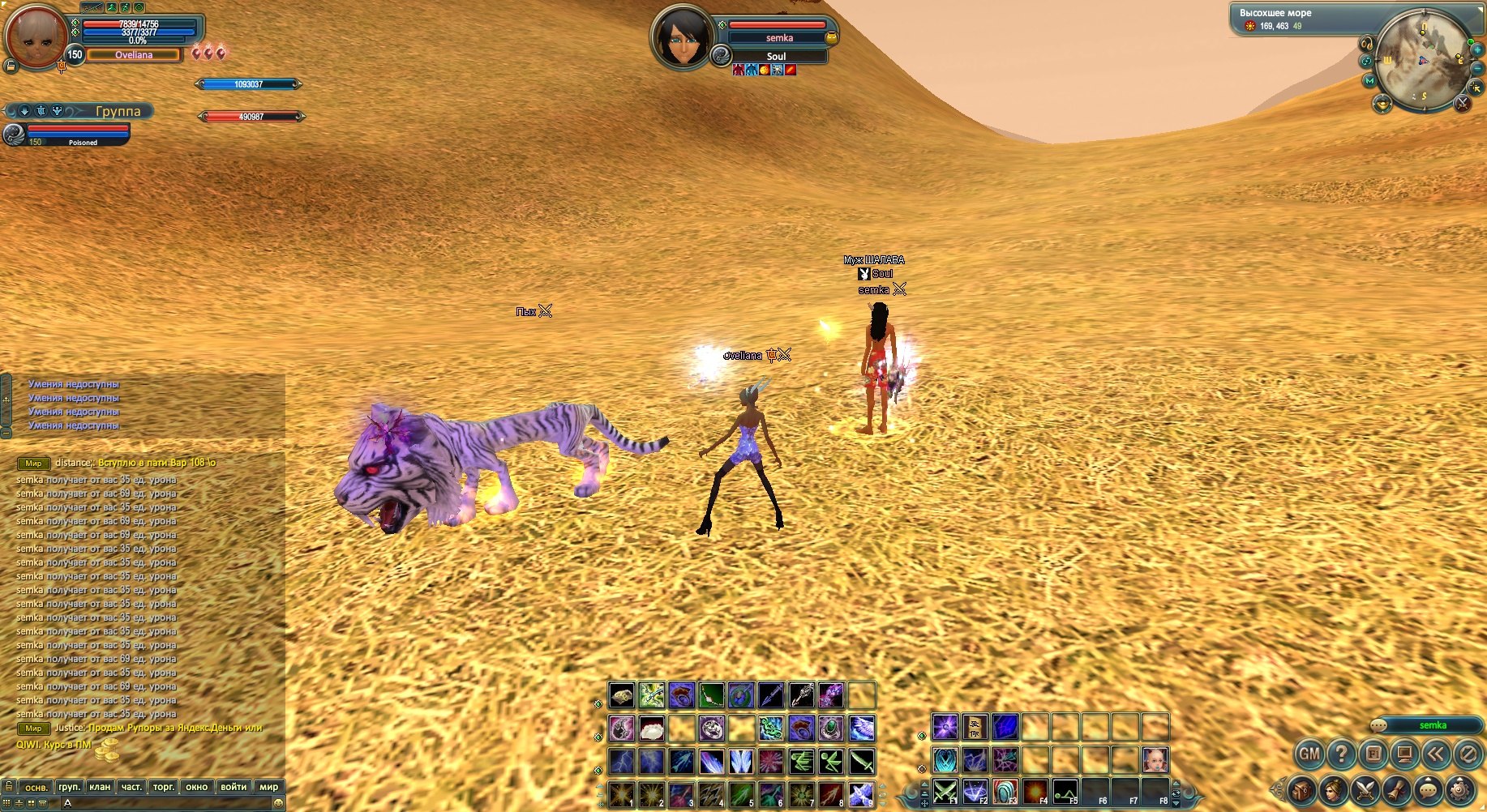
Task: Choose the мир chat tab
Action: 268,787
